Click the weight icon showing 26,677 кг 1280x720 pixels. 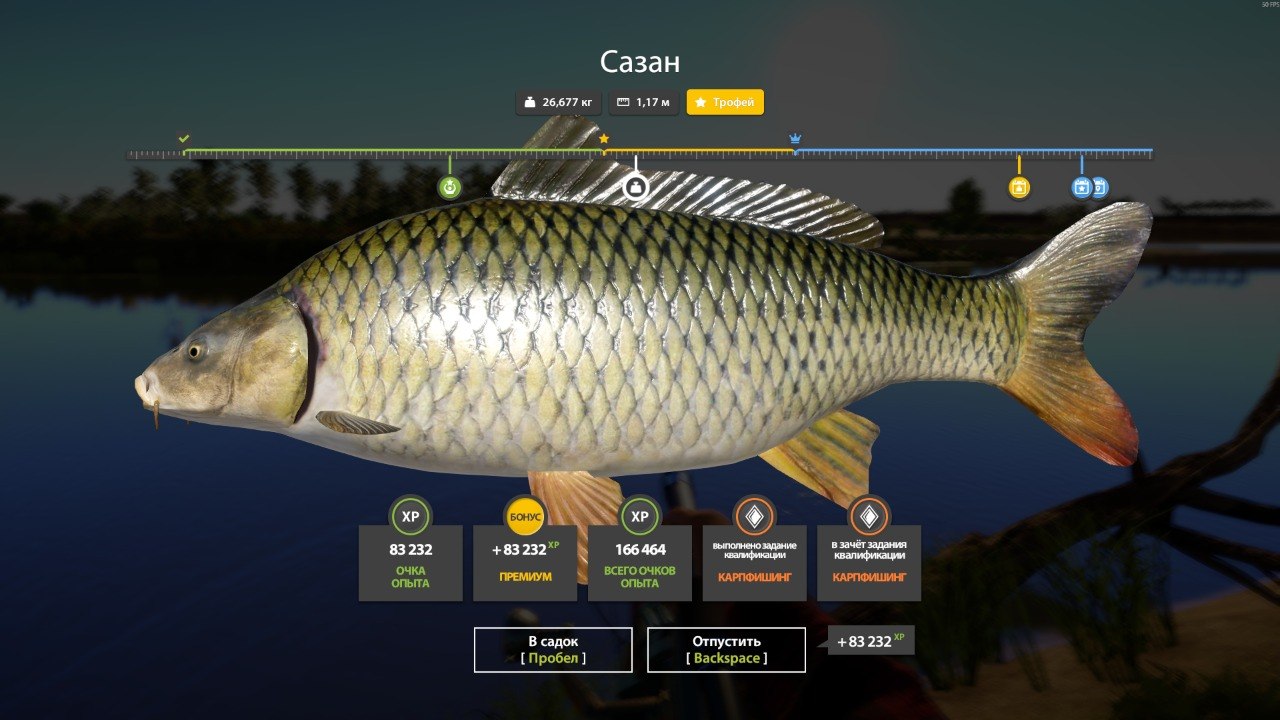tap(528, 102)
